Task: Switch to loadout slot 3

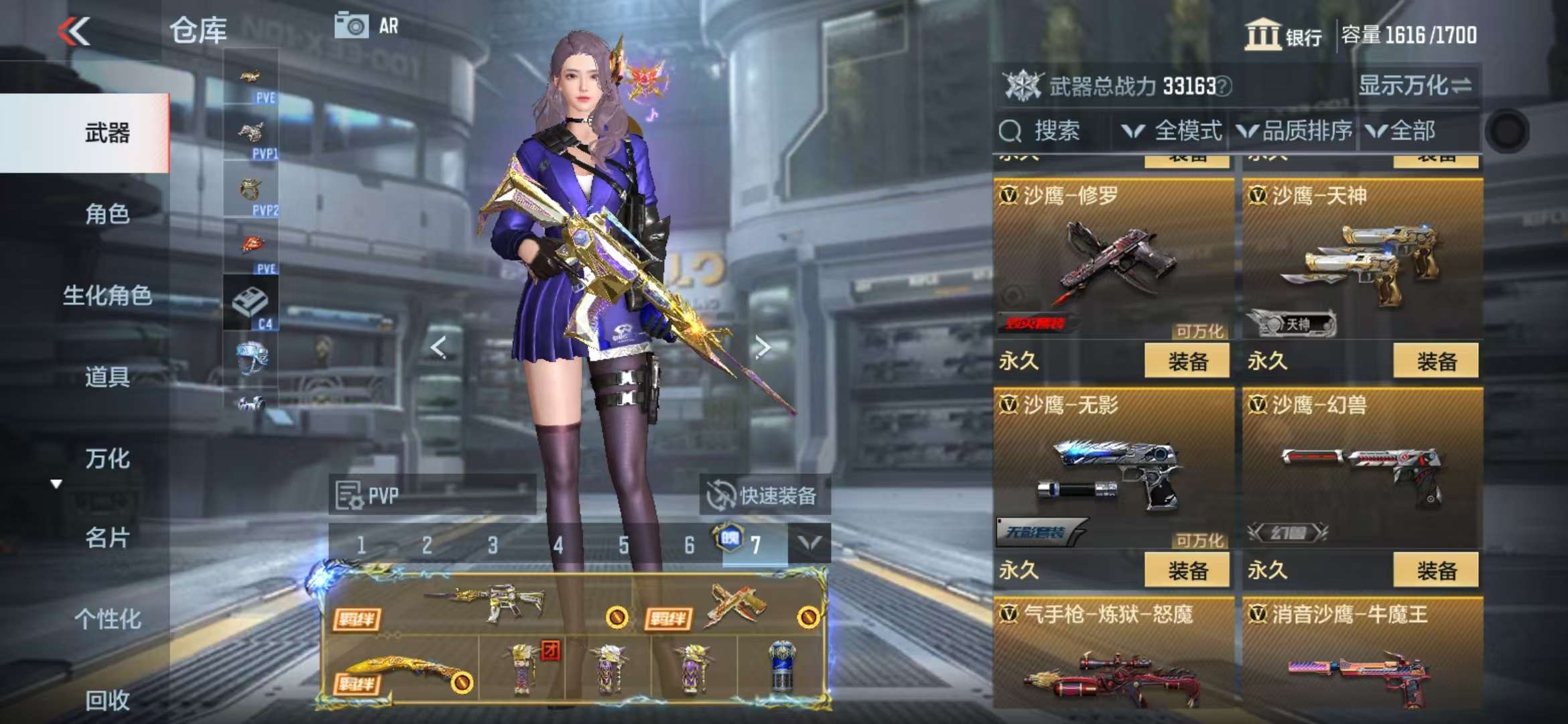Action: point(493,545)
